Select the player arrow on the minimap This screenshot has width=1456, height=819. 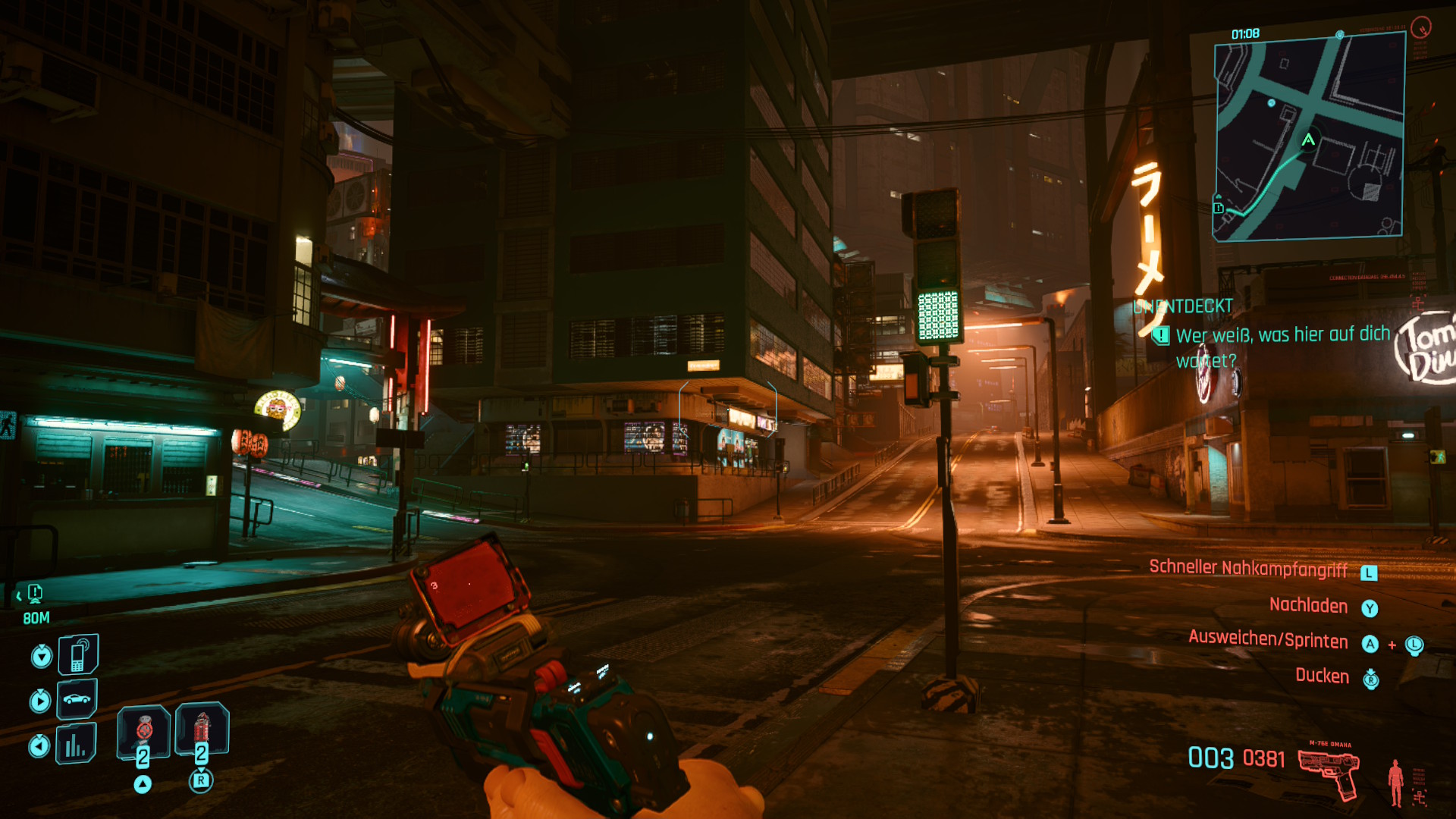point(1308,140)
